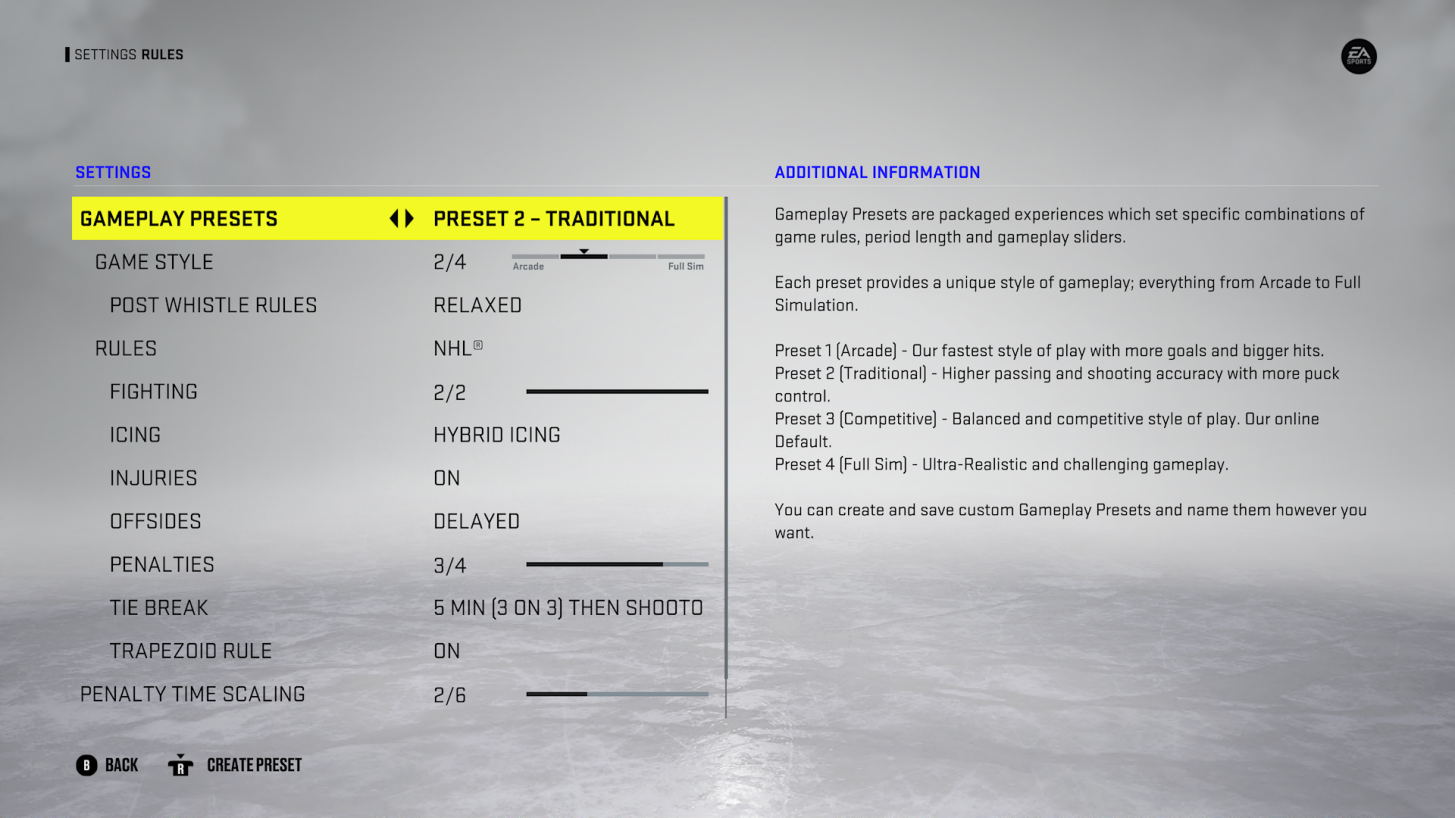
Task: Click the Additional Information section header
Action: 877,172
